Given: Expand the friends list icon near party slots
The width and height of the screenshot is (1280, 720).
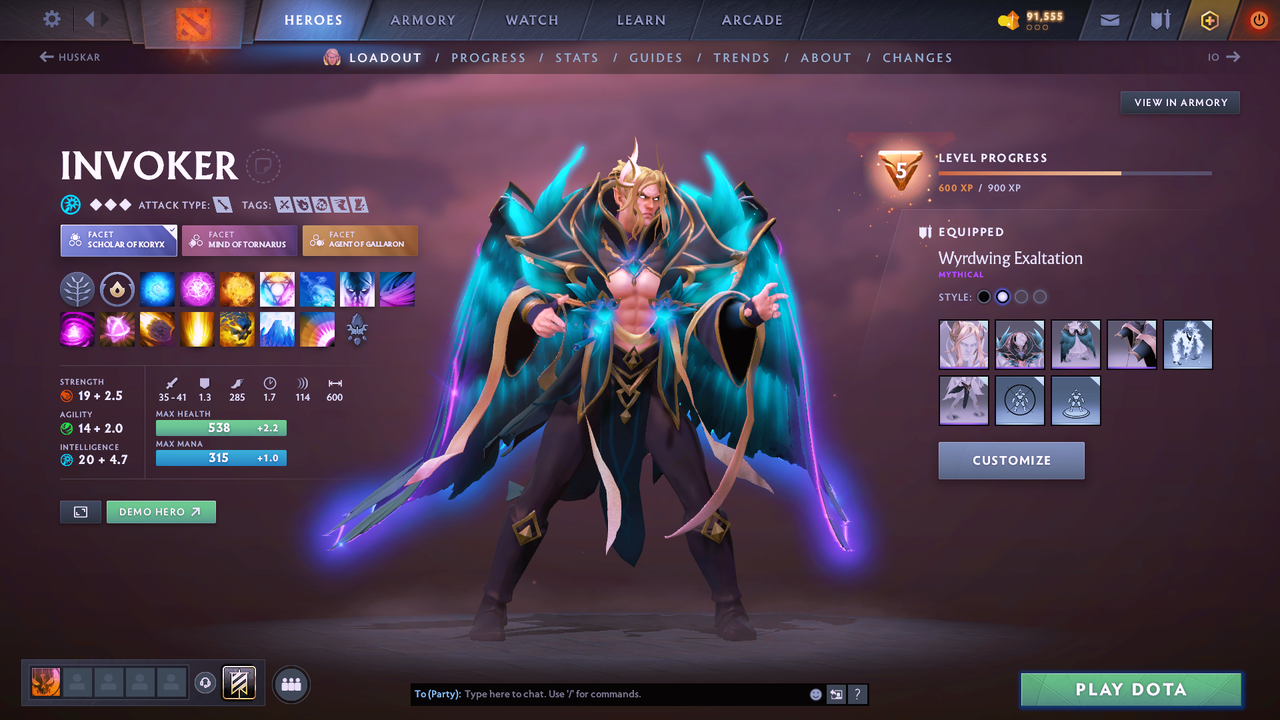Looking at the screenshot, I should [289, 683].
